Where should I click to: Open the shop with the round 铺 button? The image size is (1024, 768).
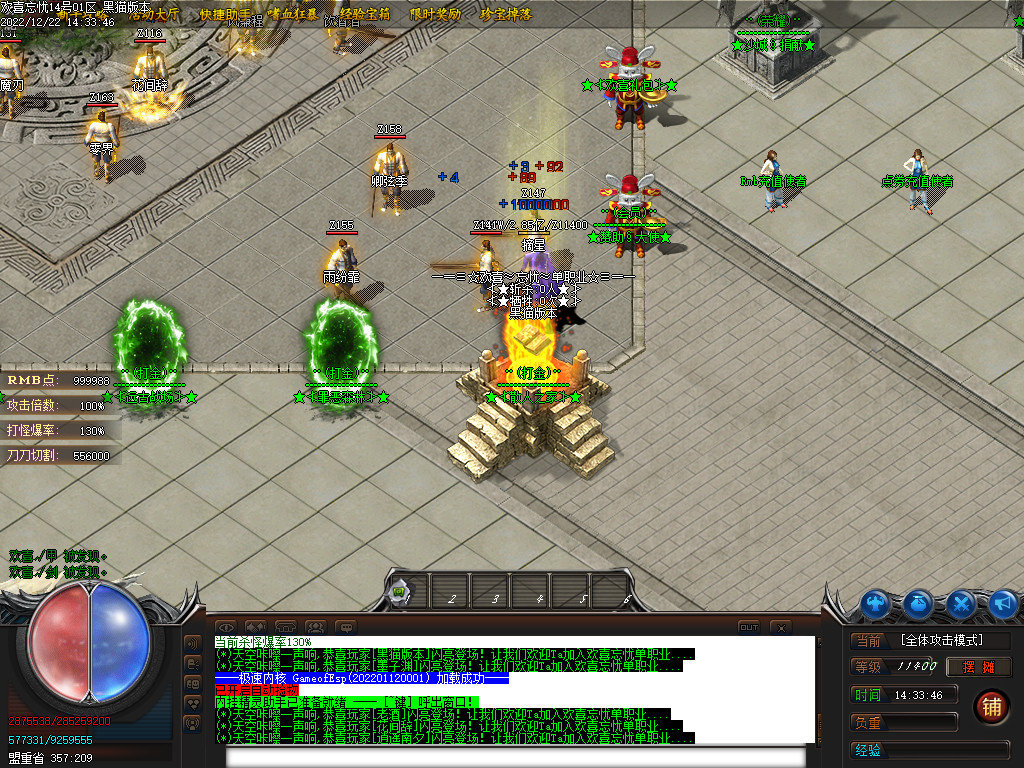pos(991,705)
